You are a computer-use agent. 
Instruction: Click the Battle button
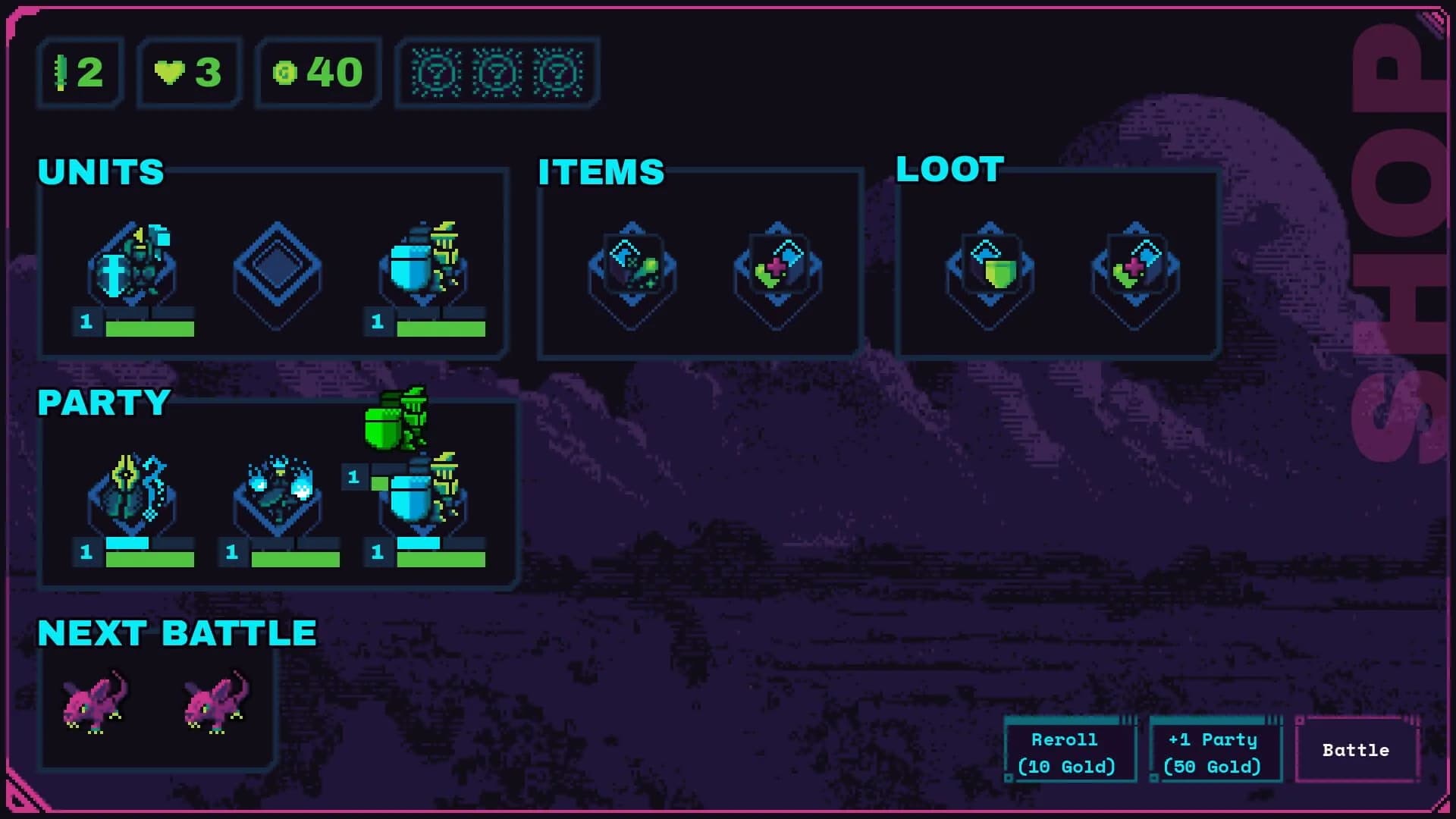(1356, 751)
